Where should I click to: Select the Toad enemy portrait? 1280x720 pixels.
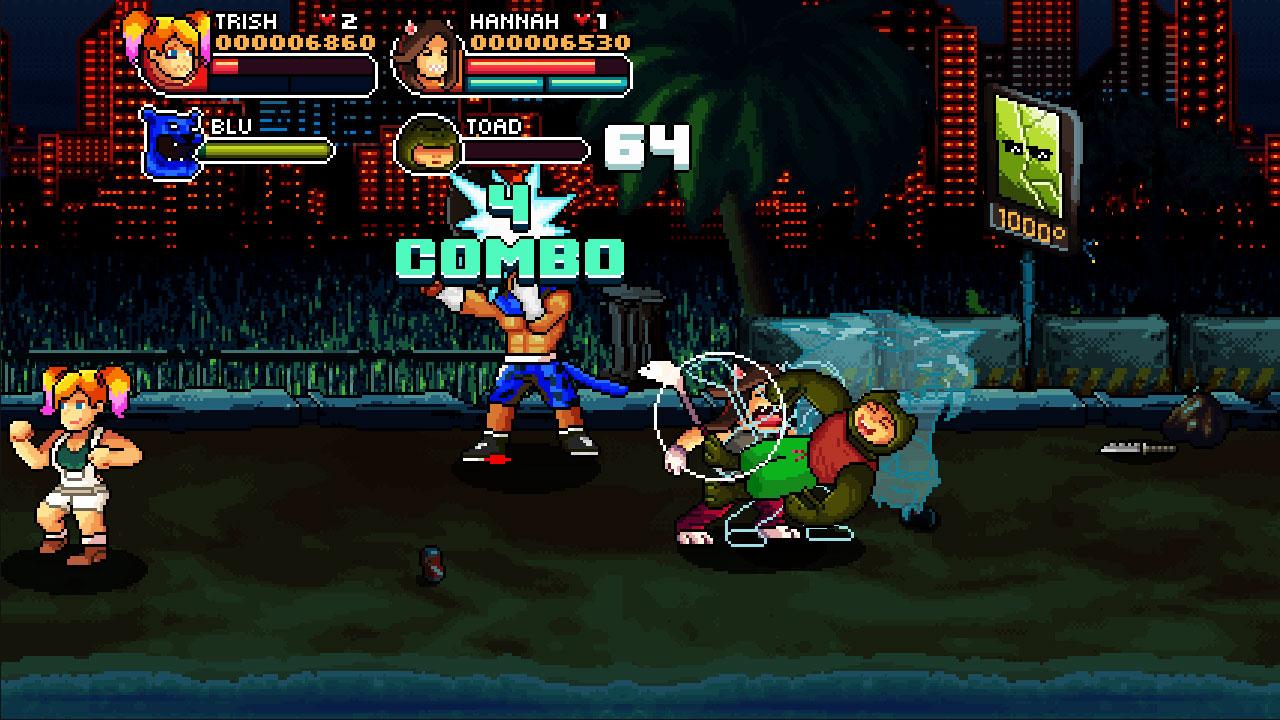[427, 146]
